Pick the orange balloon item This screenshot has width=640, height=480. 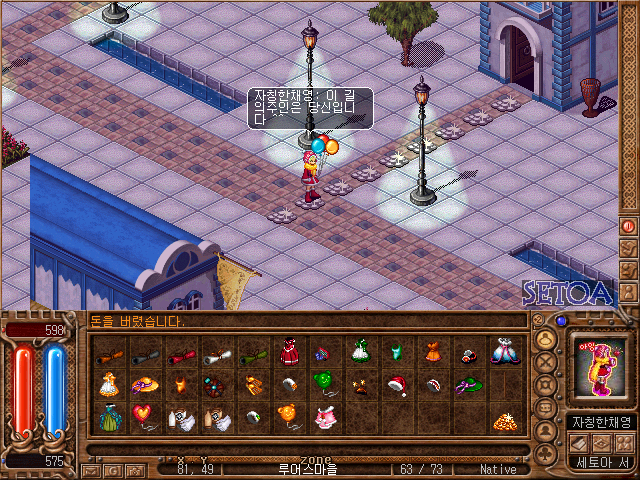pos(288,416)
